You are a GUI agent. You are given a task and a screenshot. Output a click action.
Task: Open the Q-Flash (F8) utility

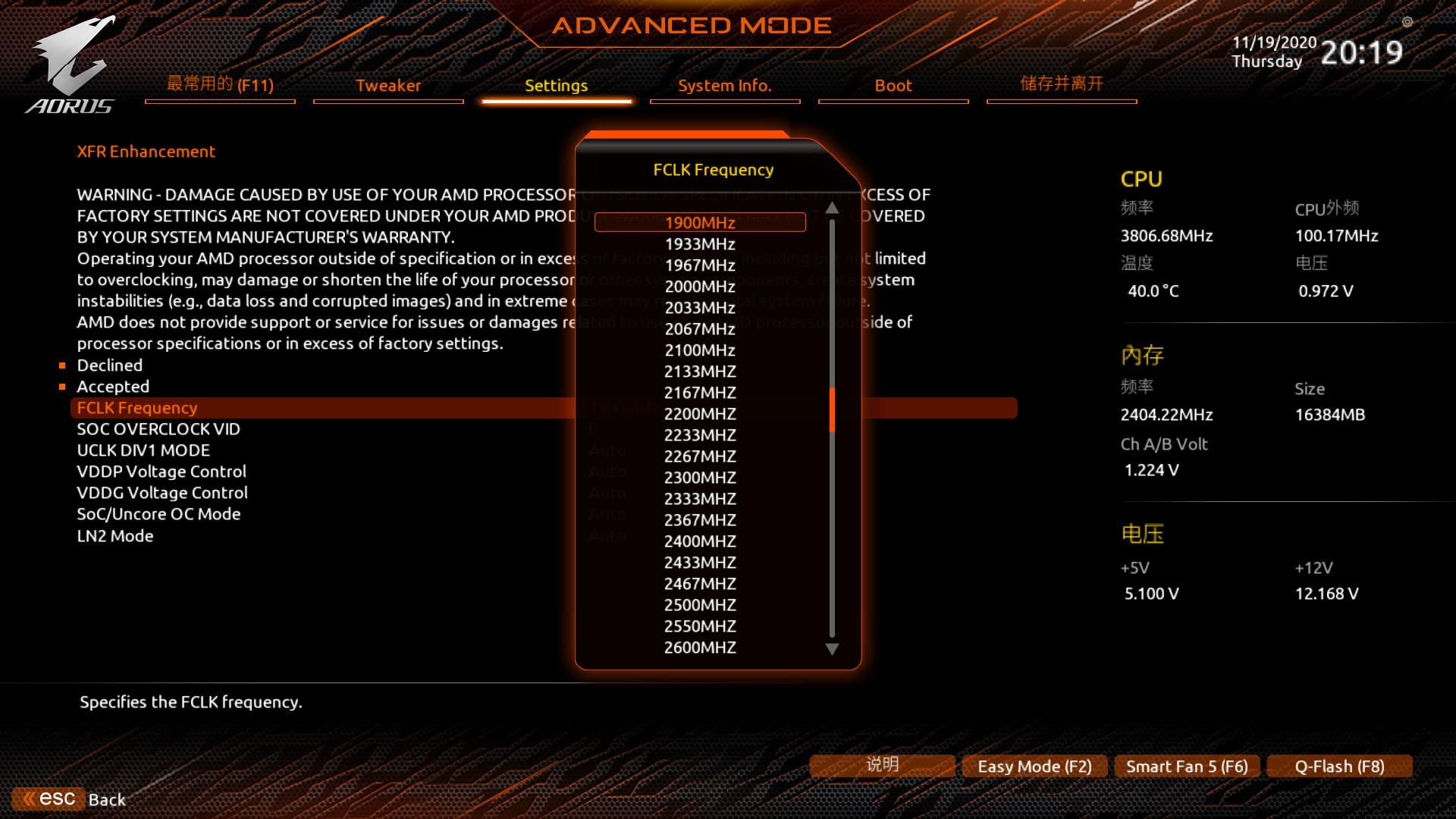1339,767
